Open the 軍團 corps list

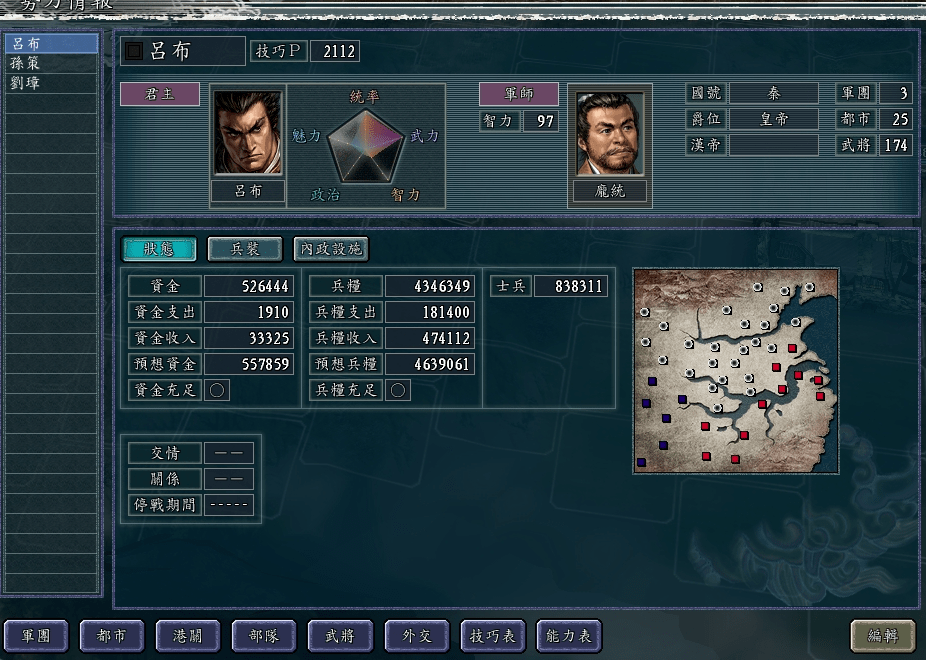36,636
